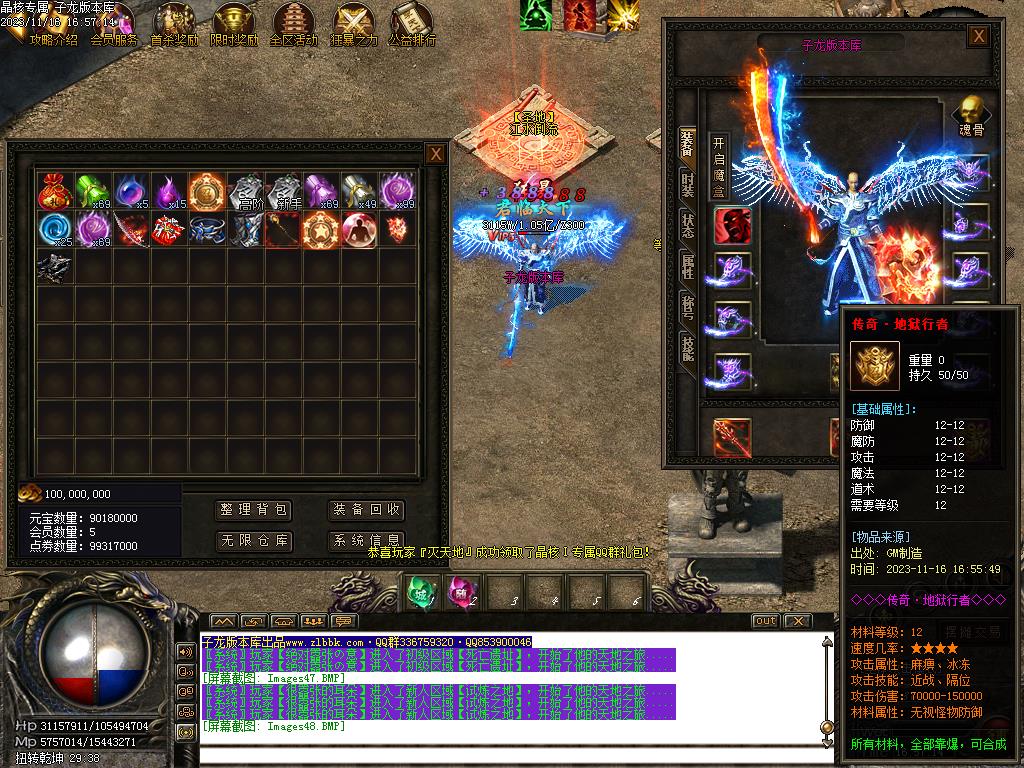Viewport: 1024px width, 768px height.
Task: Select the red gift box item
Action: pyautogui.click(x=169, y=229)
